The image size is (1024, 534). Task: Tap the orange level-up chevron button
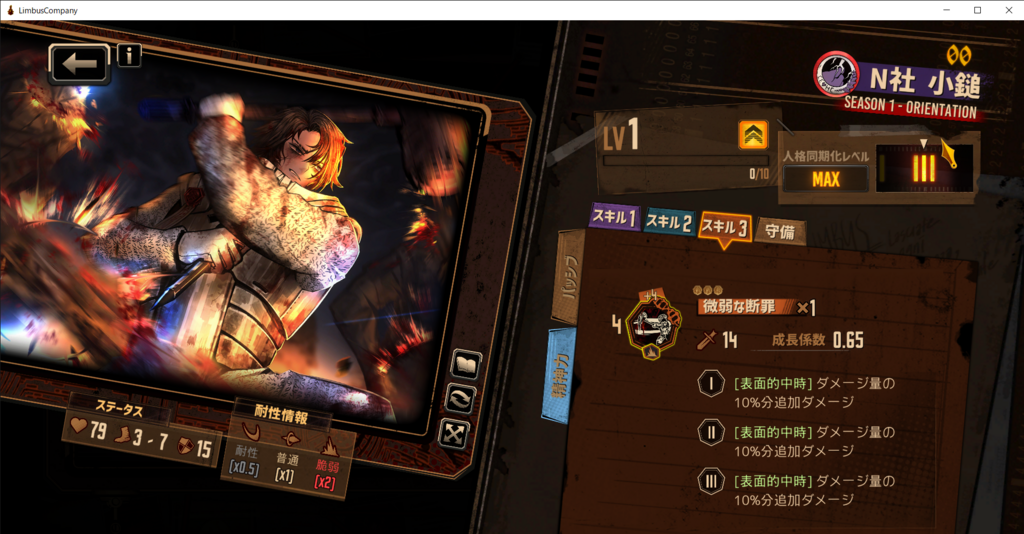[753, 135]
